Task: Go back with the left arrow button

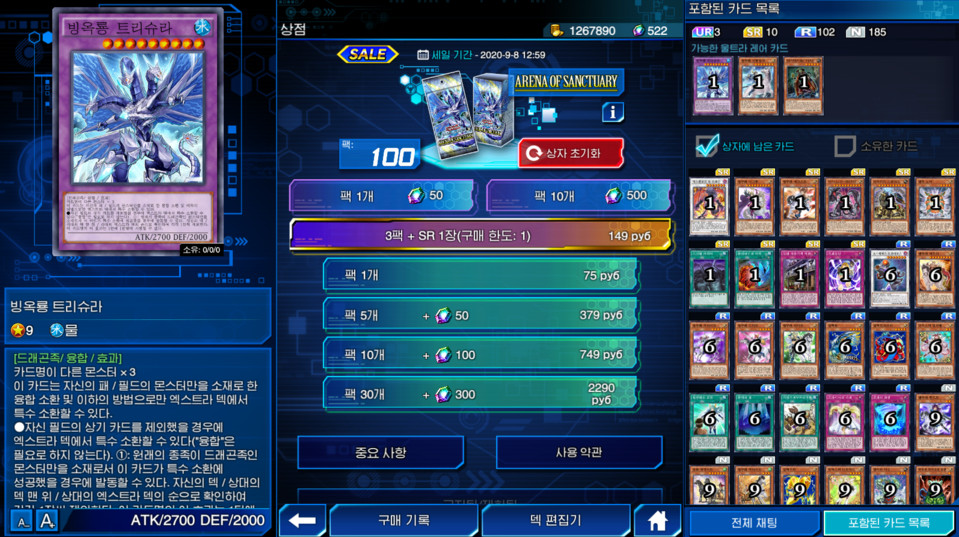Action: (x=302, y=521)
